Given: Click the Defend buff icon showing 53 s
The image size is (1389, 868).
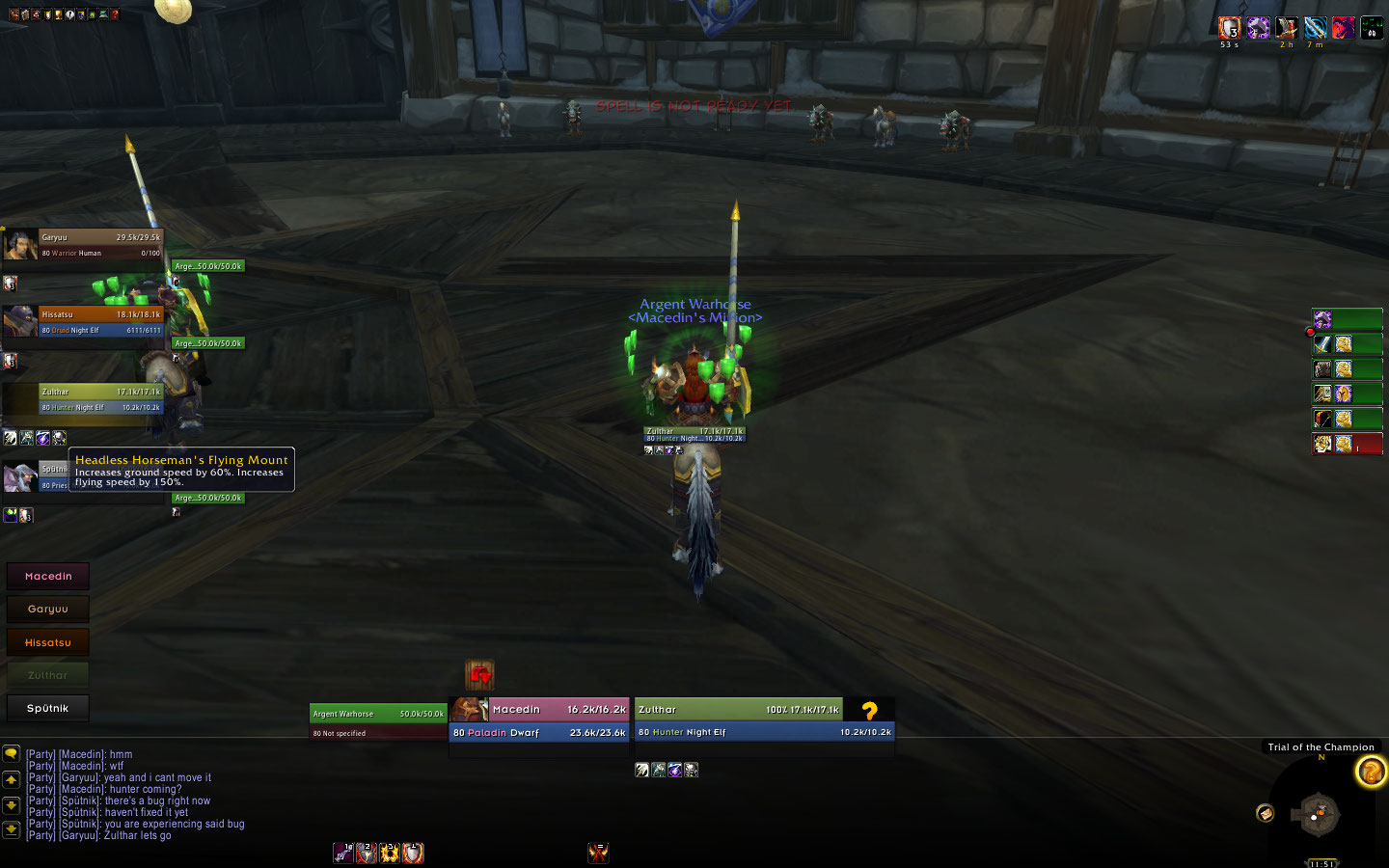Looking at the screenshot, I should point(1229,28).
